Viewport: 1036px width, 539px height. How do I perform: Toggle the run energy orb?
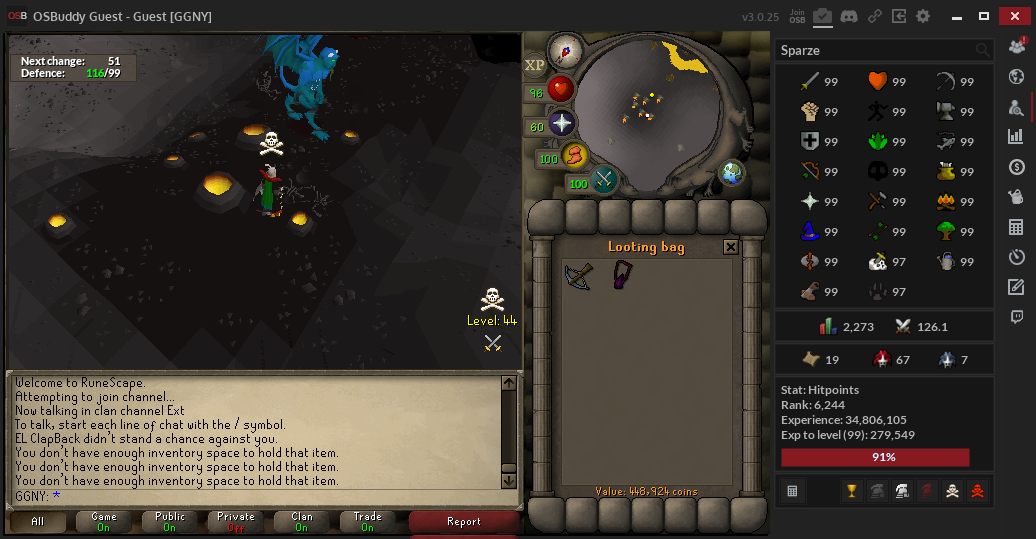click(574, 156)
